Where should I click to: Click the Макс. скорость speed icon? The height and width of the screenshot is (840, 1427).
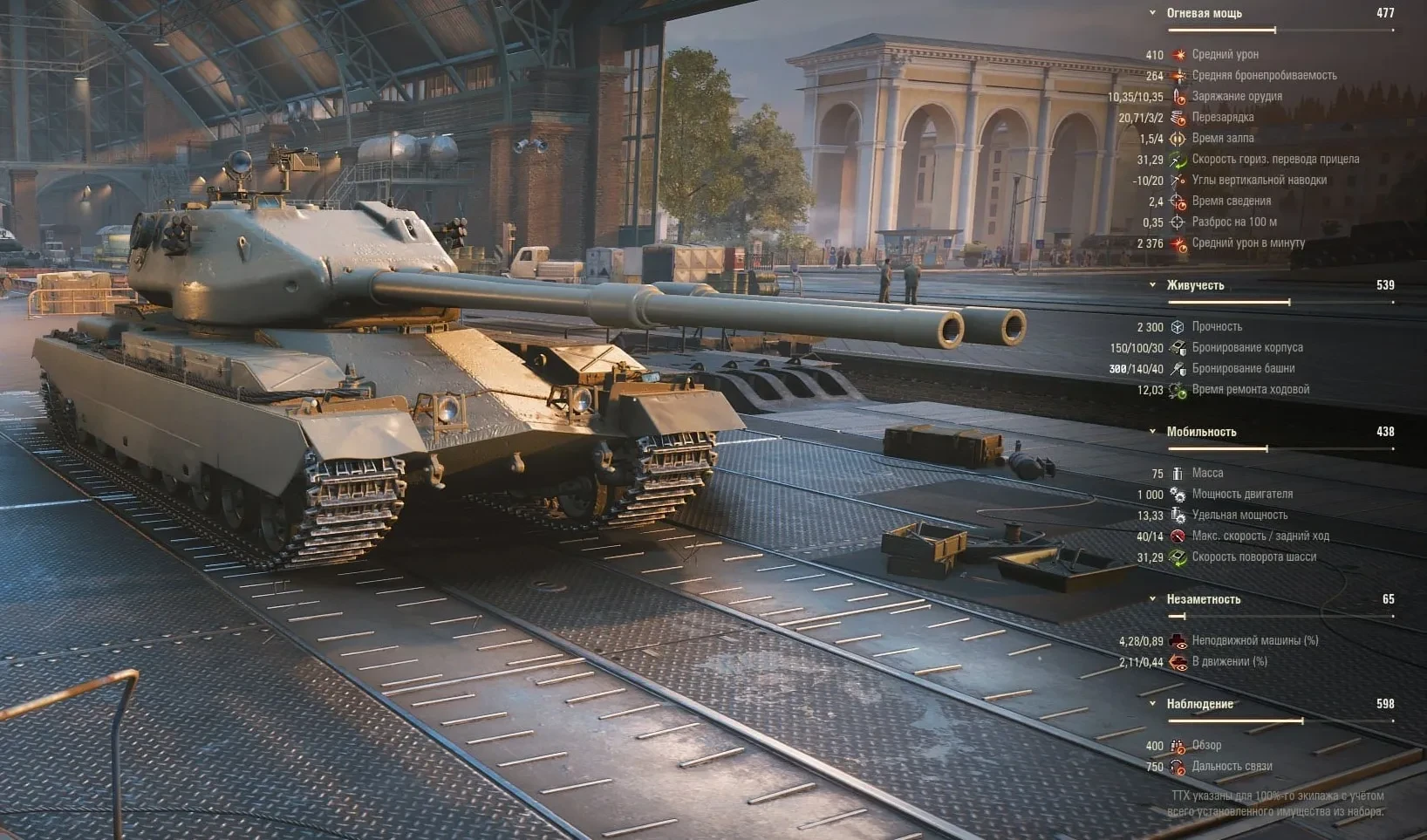[1179, 536]
